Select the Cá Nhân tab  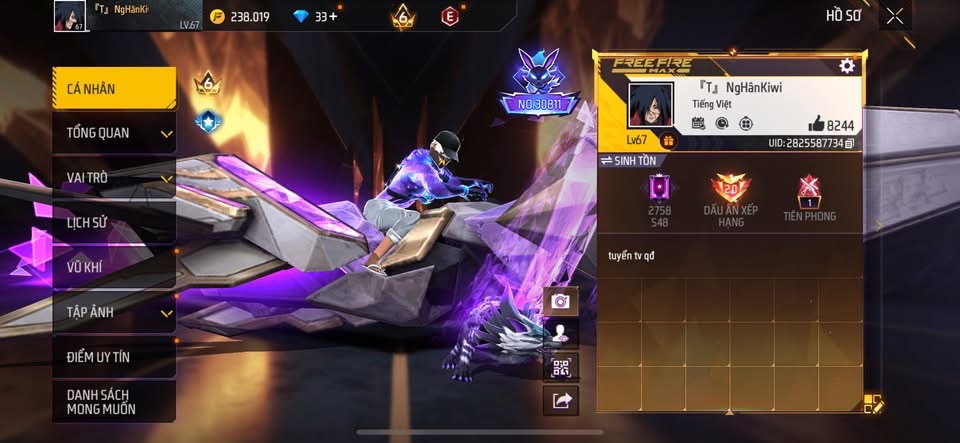pyautogui.click(x=114, y=89)
